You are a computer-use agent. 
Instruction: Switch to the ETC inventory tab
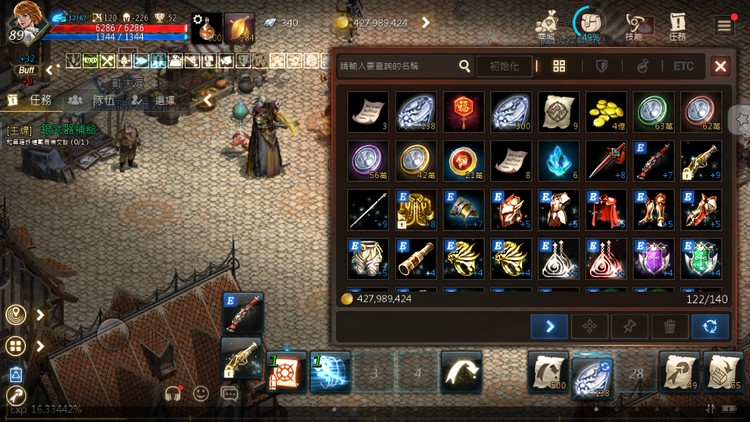click(x=683, y=66)
